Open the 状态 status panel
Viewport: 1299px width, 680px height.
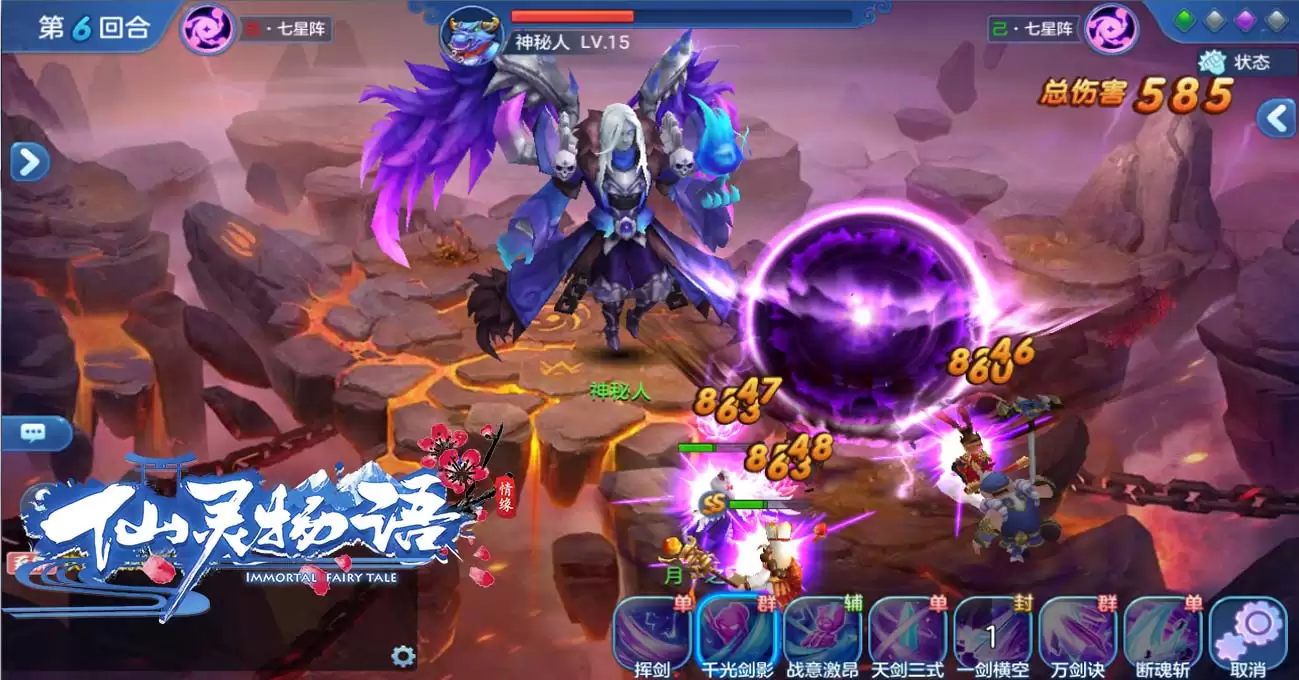coord(1236,62)
